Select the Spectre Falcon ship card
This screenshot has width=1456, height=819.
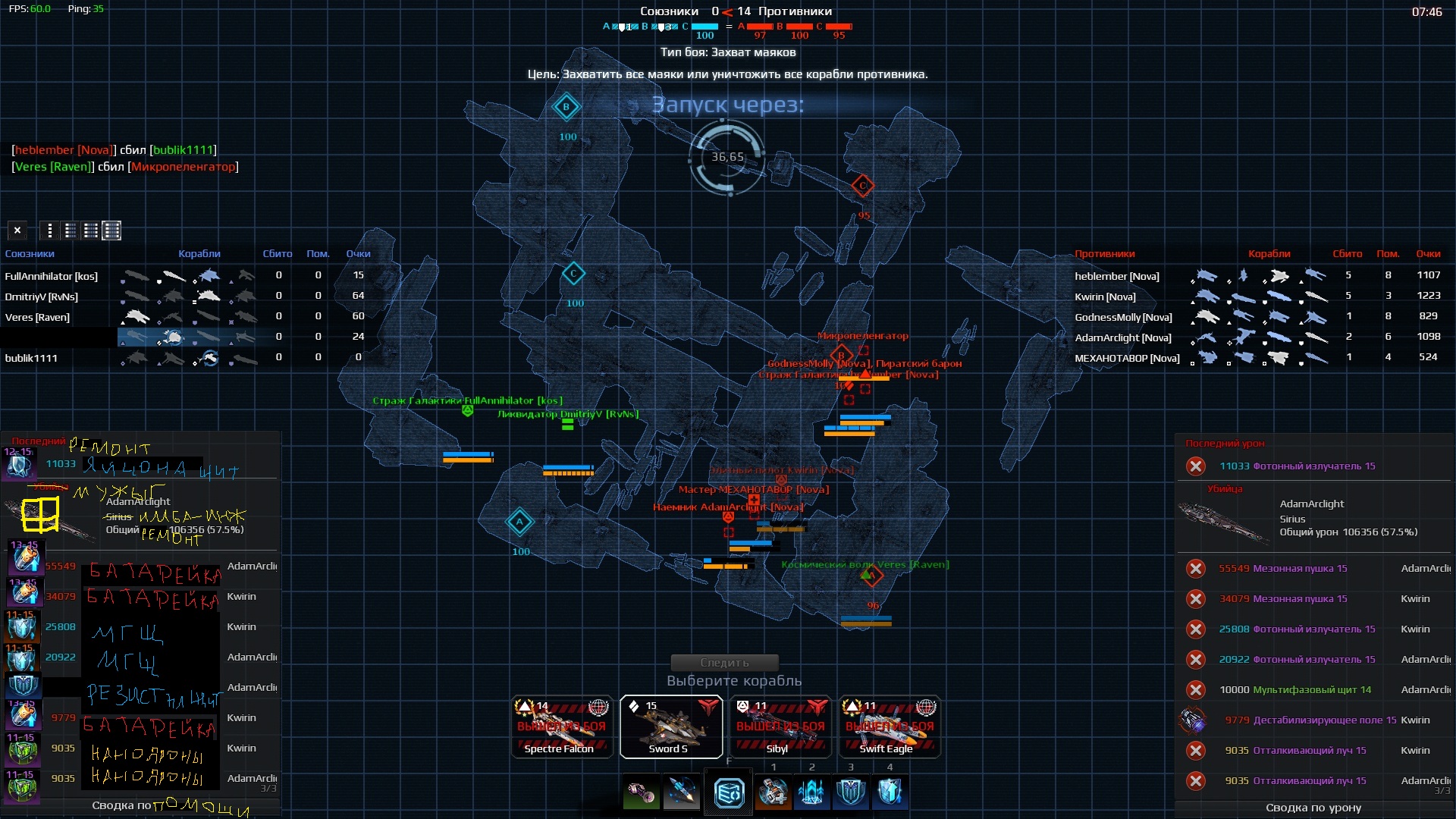click(561, 726)
